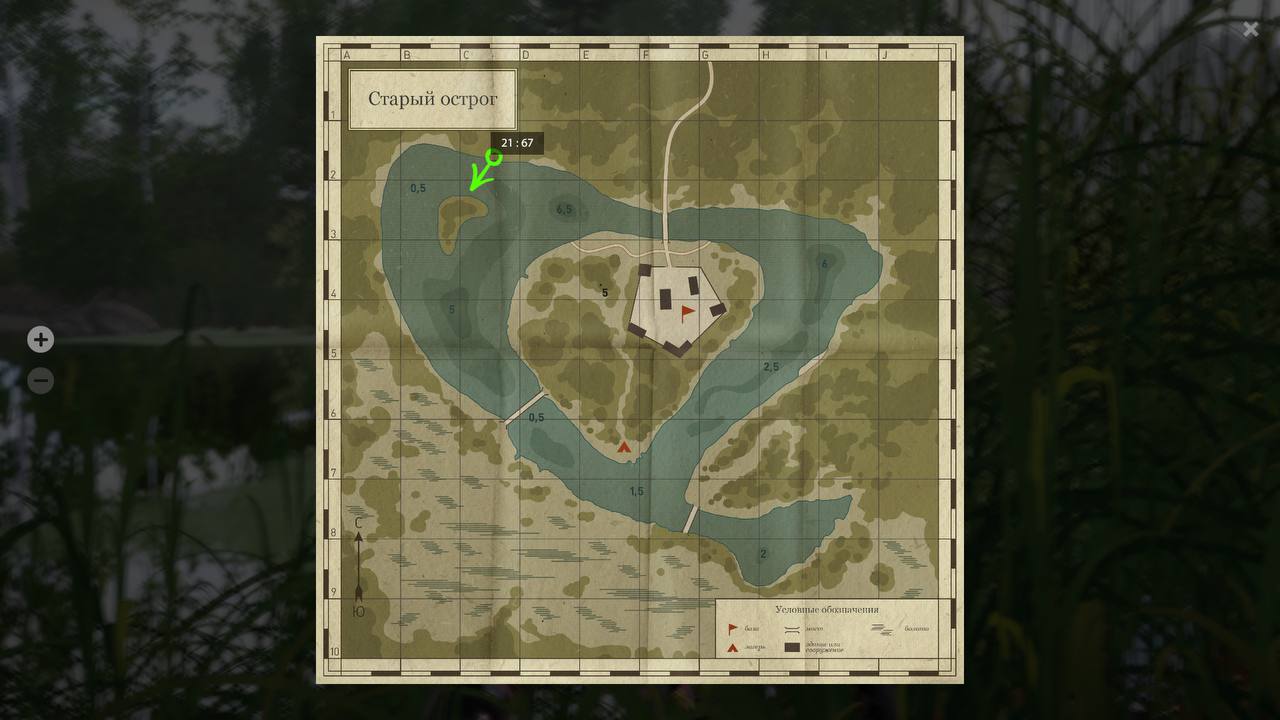Click the red camp tent marker below the fort
1280x720 pixels.
tap(624, 448)
